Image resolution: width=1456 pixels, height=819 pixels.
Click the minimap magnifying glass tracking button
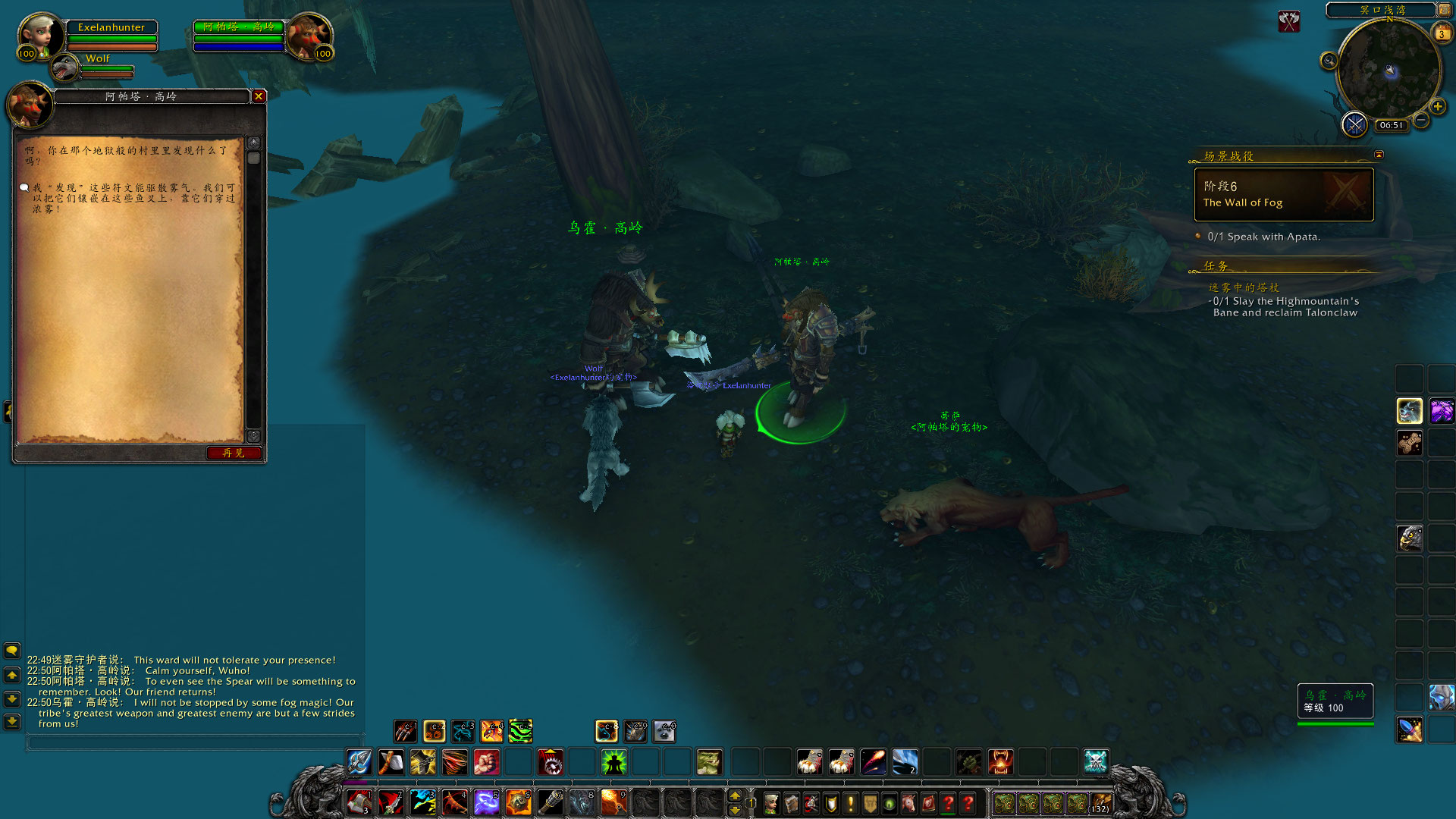point(1329,61)
